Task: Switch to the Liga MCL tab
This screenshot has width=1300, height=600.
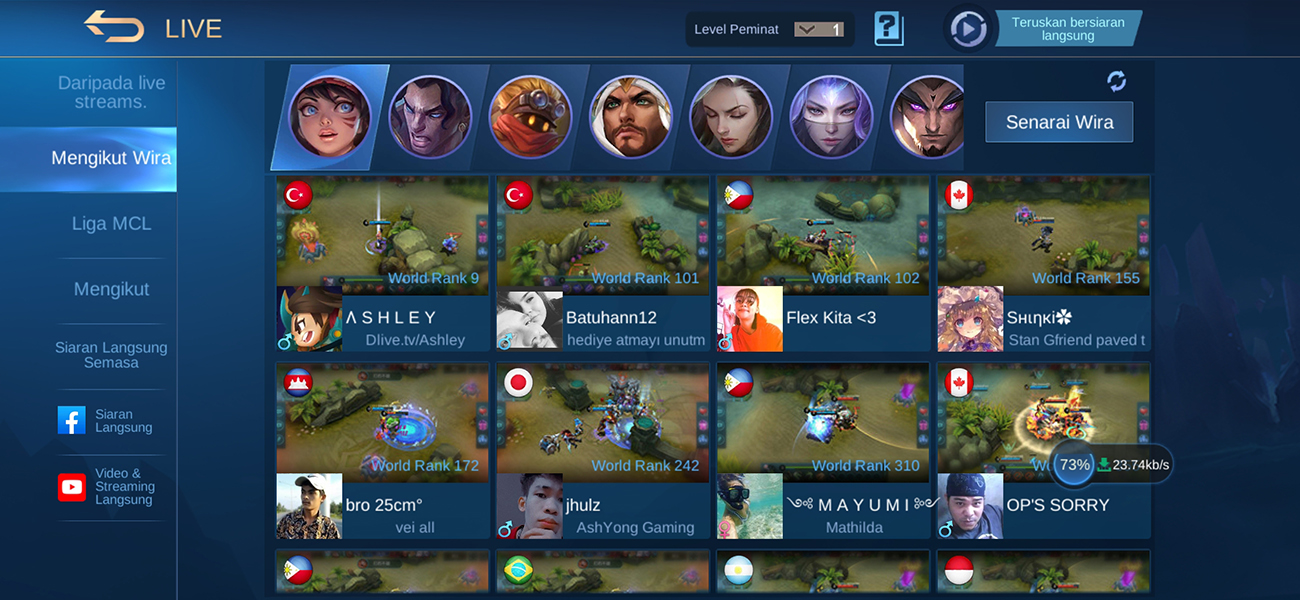Action: click(x=111, y=224)
